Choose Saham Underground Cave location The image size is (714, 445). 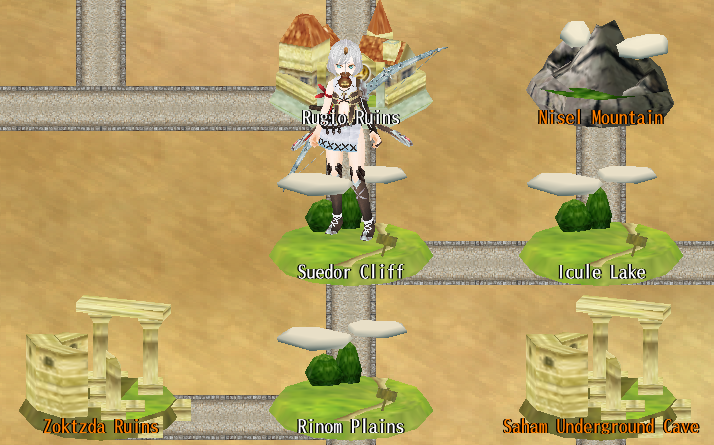tap(600, 426)
